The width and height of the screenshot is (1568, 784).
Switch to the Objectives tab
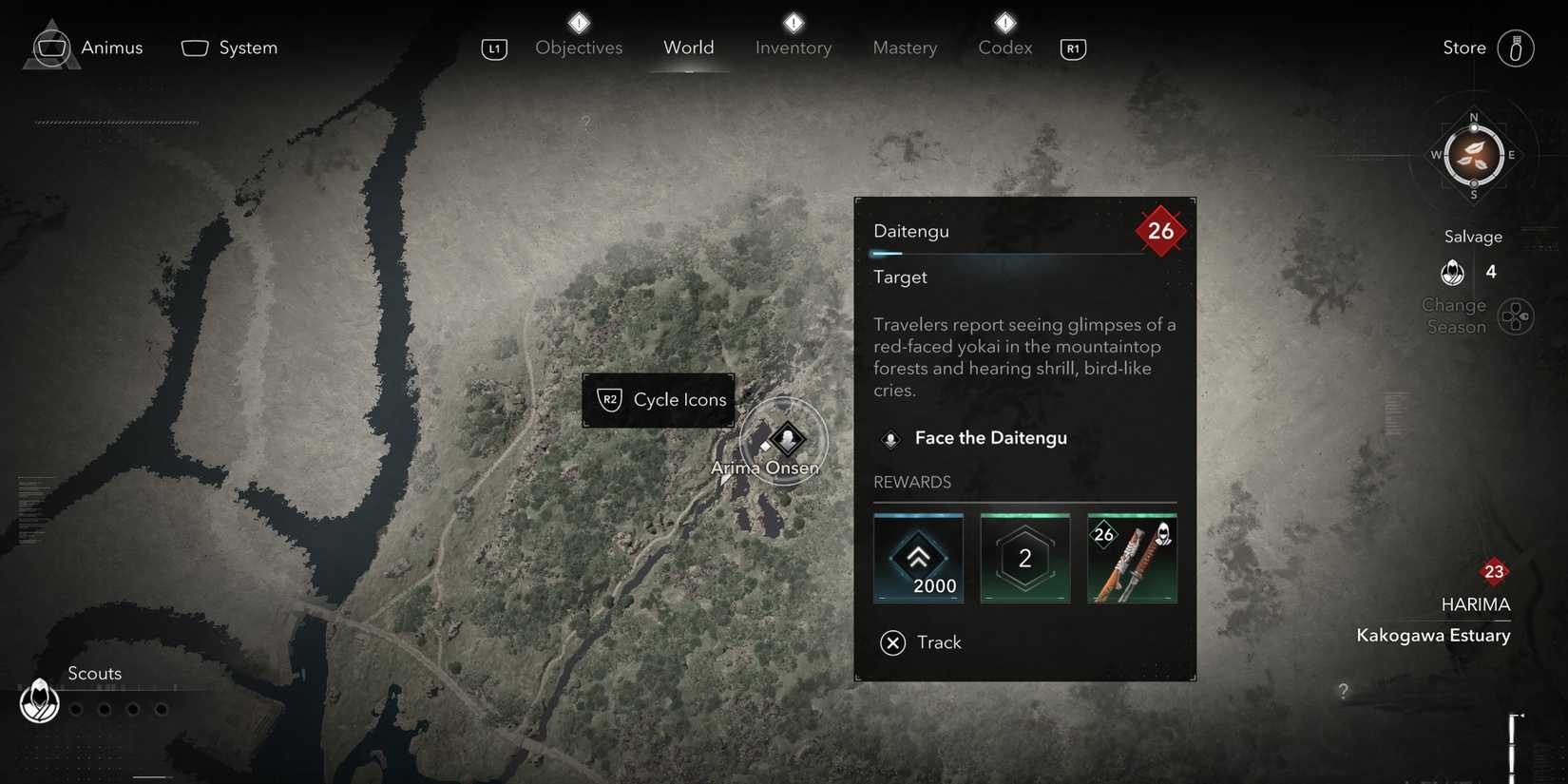579,48
